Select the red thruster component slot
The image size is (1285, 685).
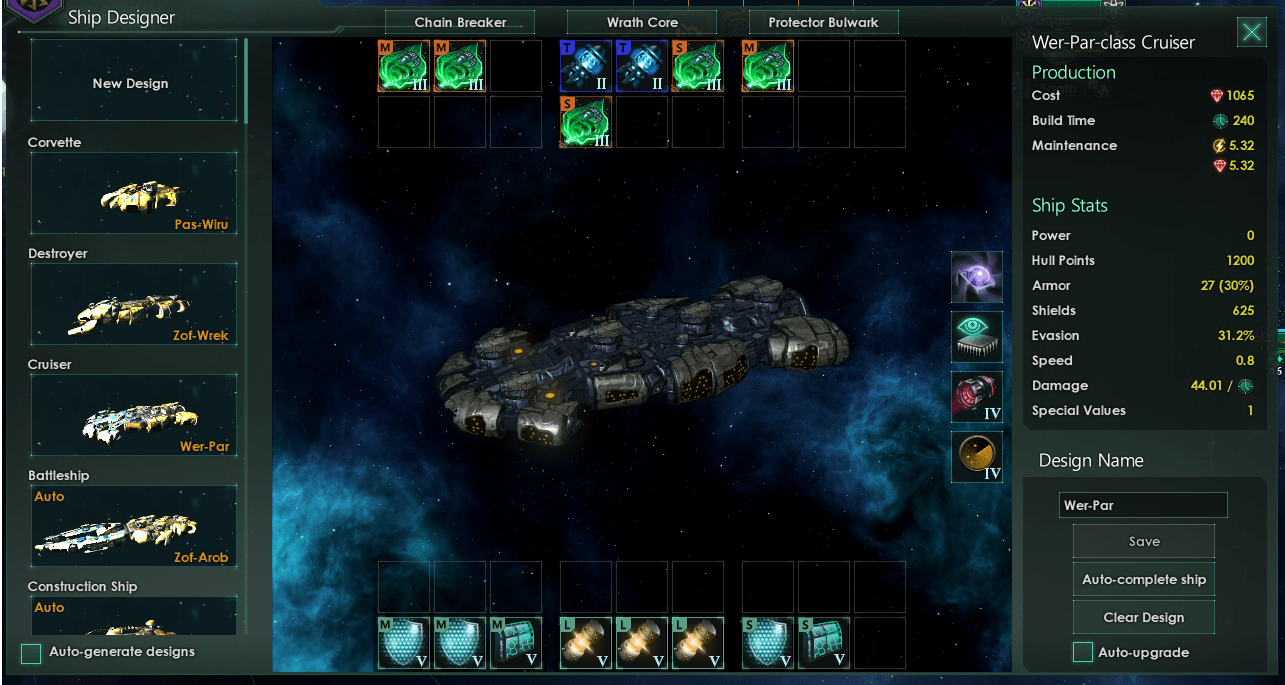point(976,397)
